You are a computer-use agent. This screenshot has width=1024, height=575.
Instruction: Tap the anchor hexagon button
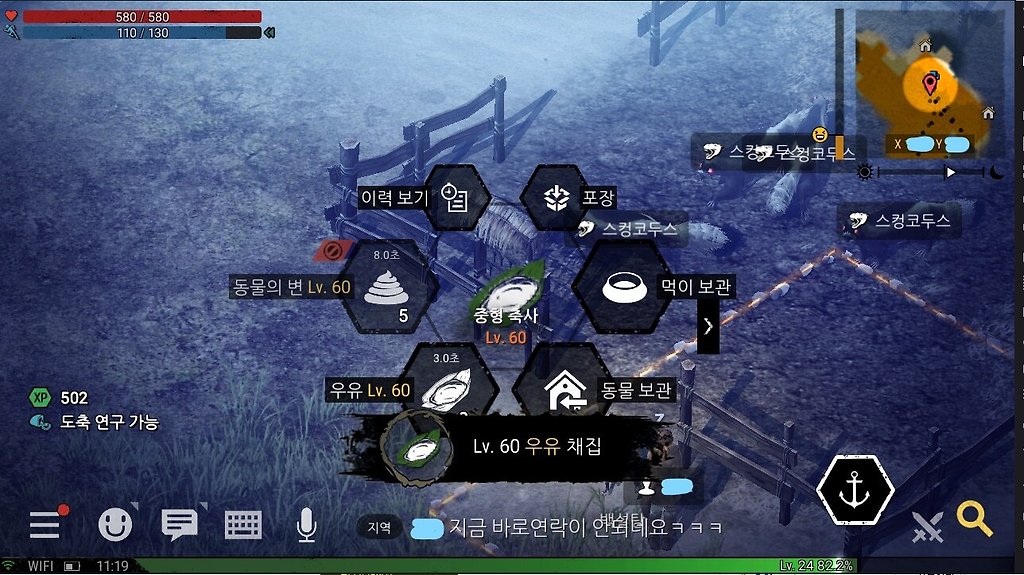855,491
